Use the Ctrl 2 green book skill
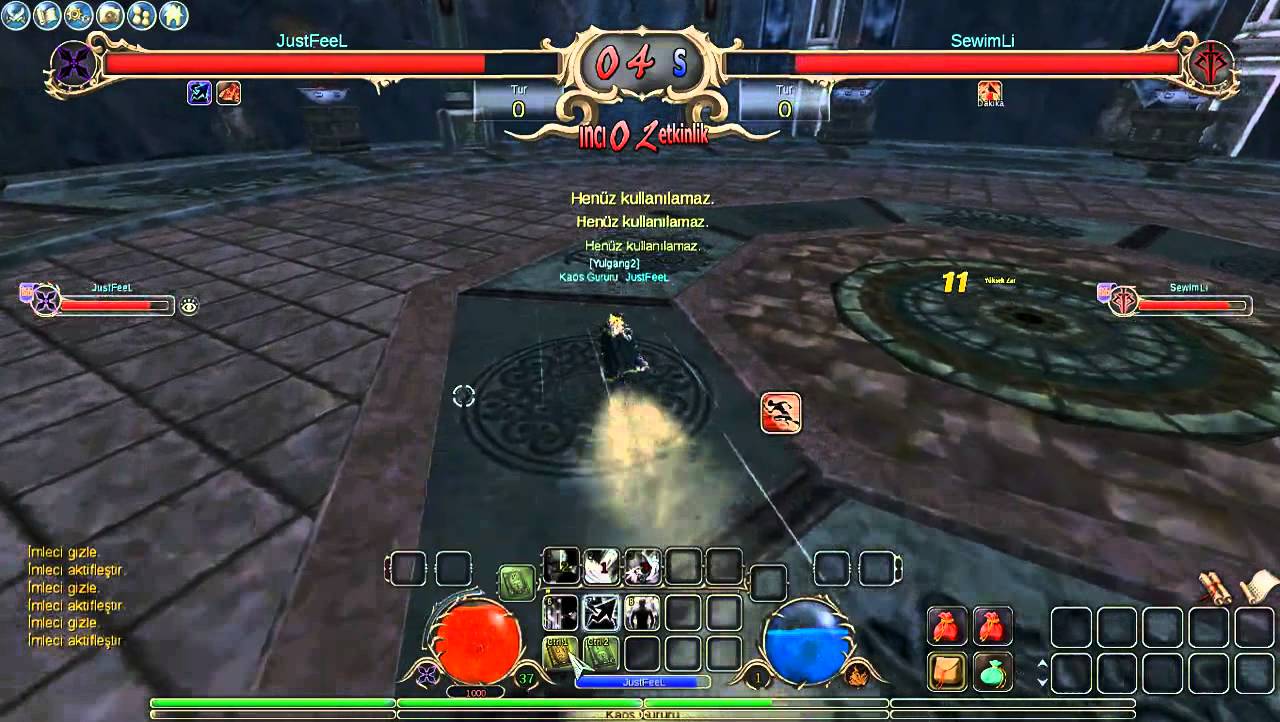The image size is (1280, 722). [x=601, y=653]
